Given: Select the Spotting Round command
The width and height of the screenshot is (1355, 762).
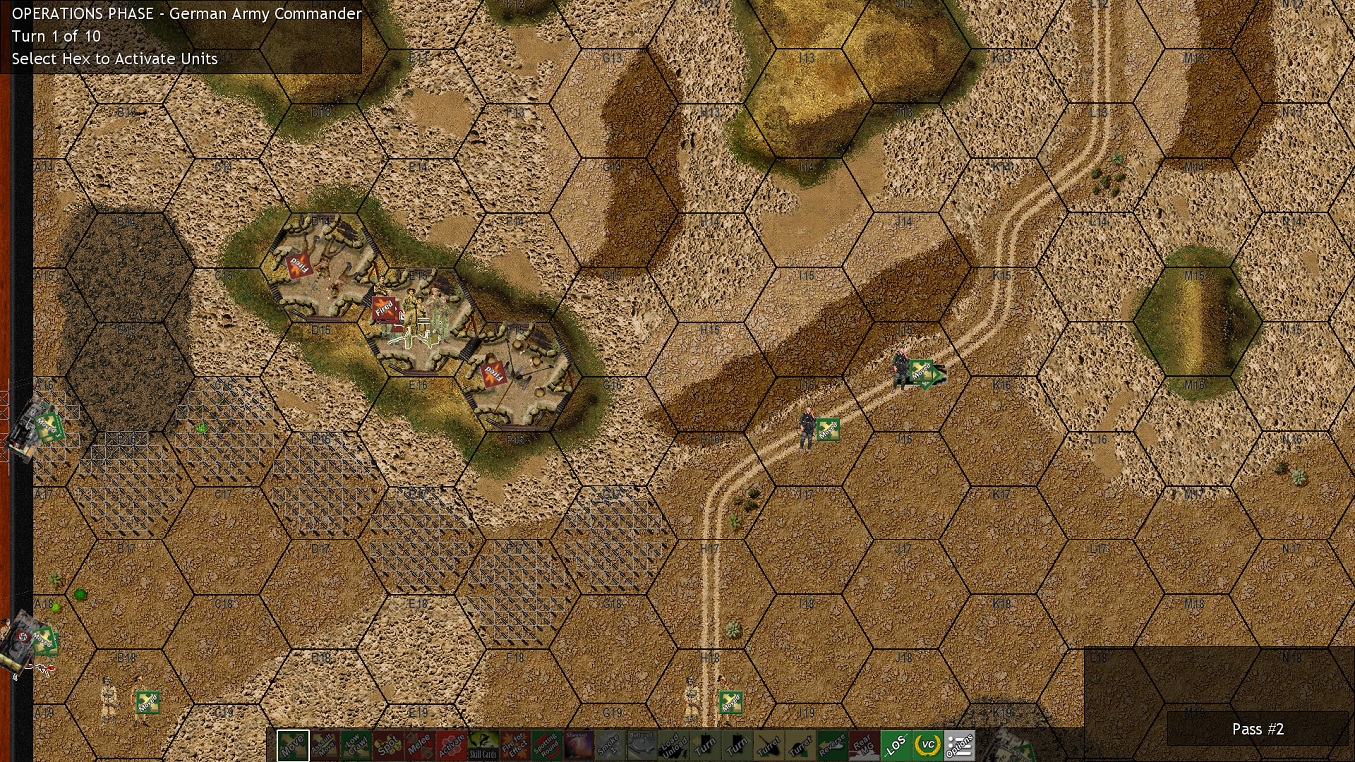Looking at the screenshot, I should point(544,745).
